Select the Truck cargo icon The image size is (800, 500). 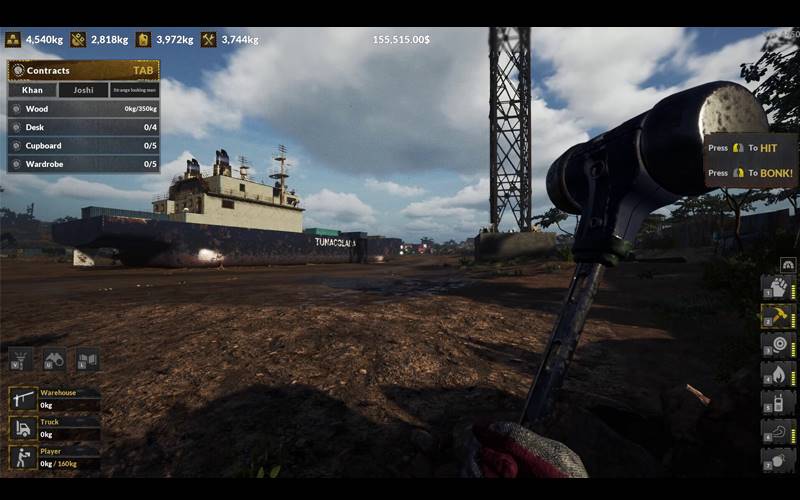point(22,429)
